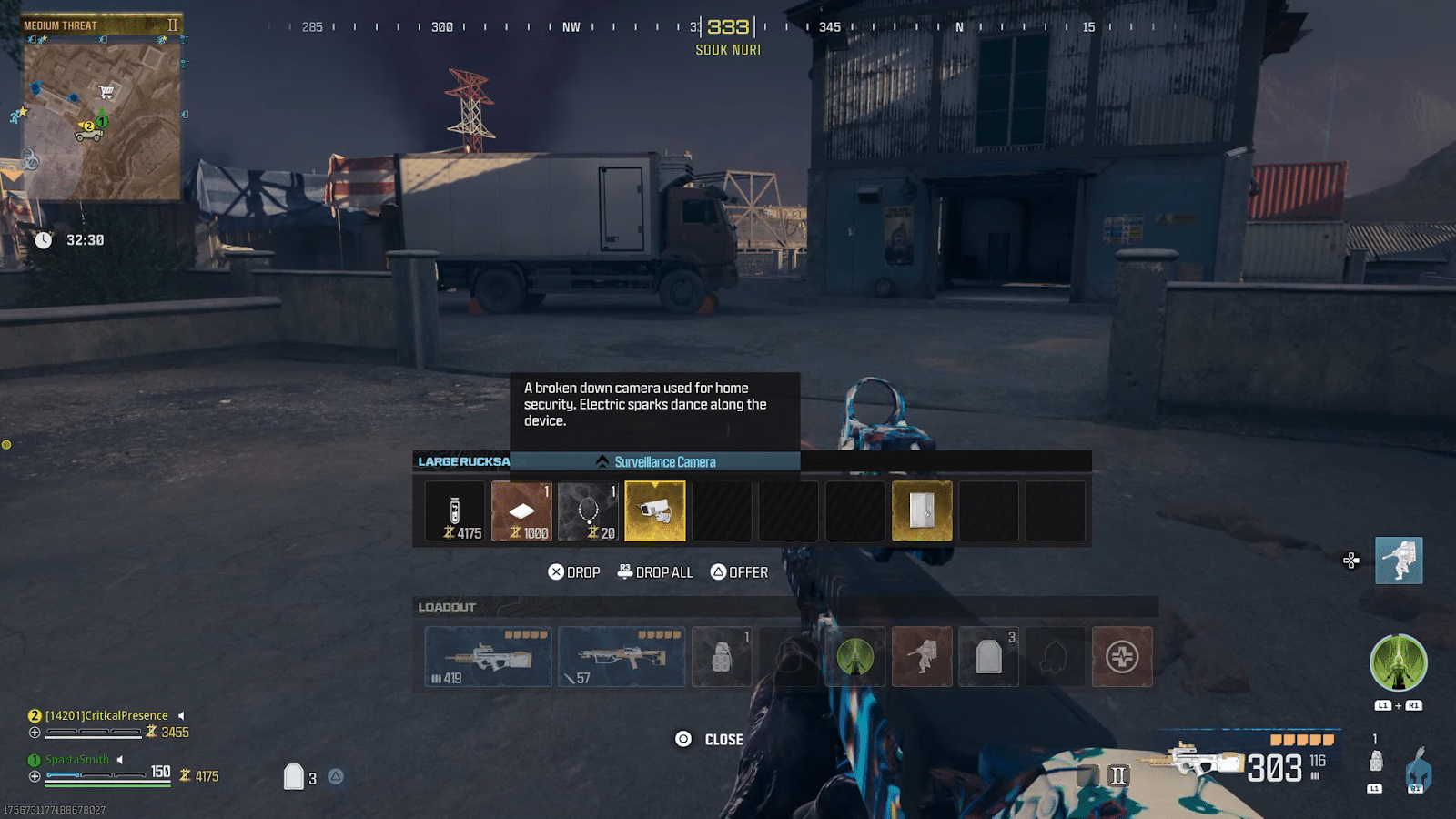This screenshot has height=819, width=1456.
Task: Select the Surveillance Camera item in rucksack
Action: 656,511
